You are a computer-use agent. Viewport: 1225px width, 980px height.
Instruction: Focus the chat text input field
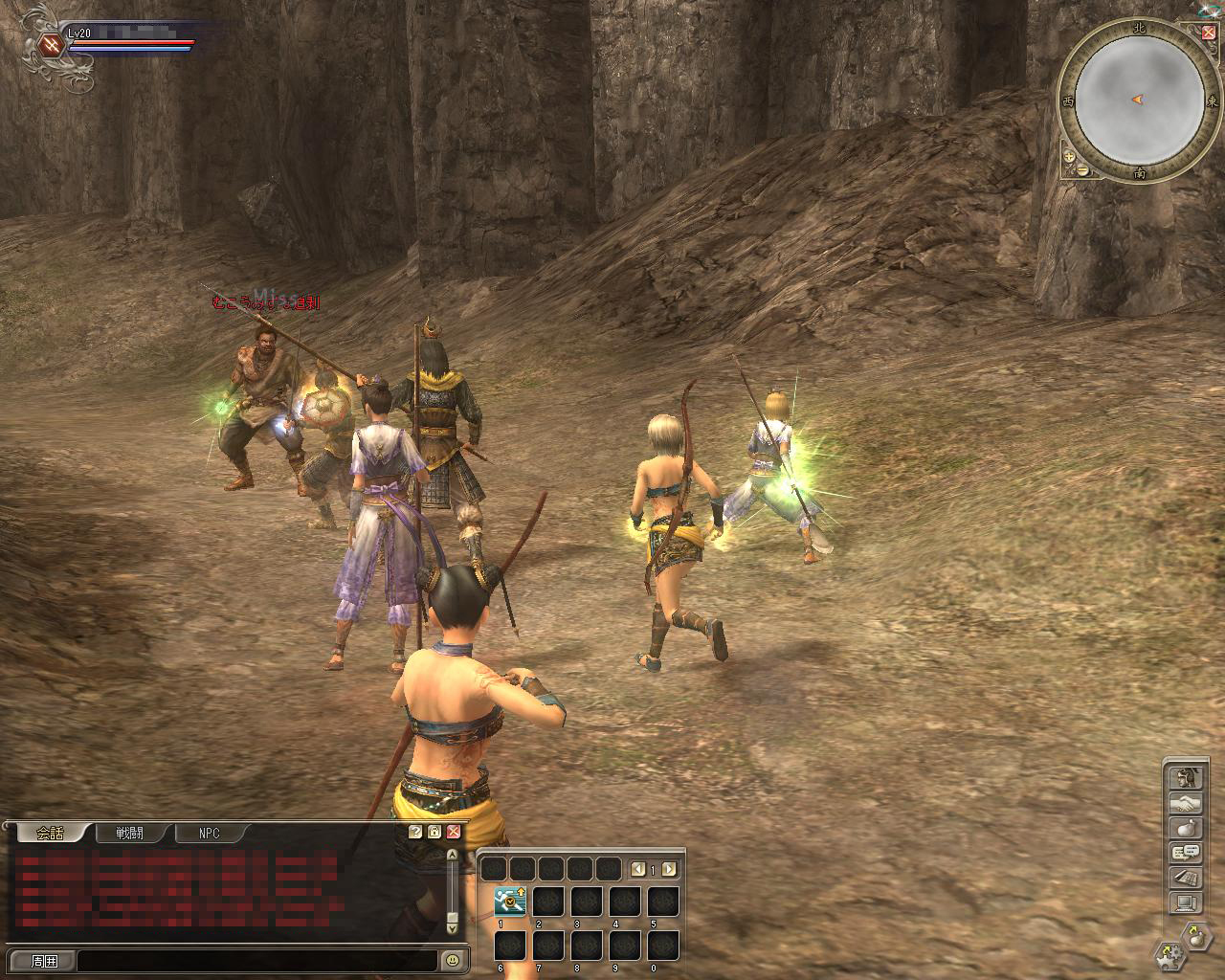256,960
